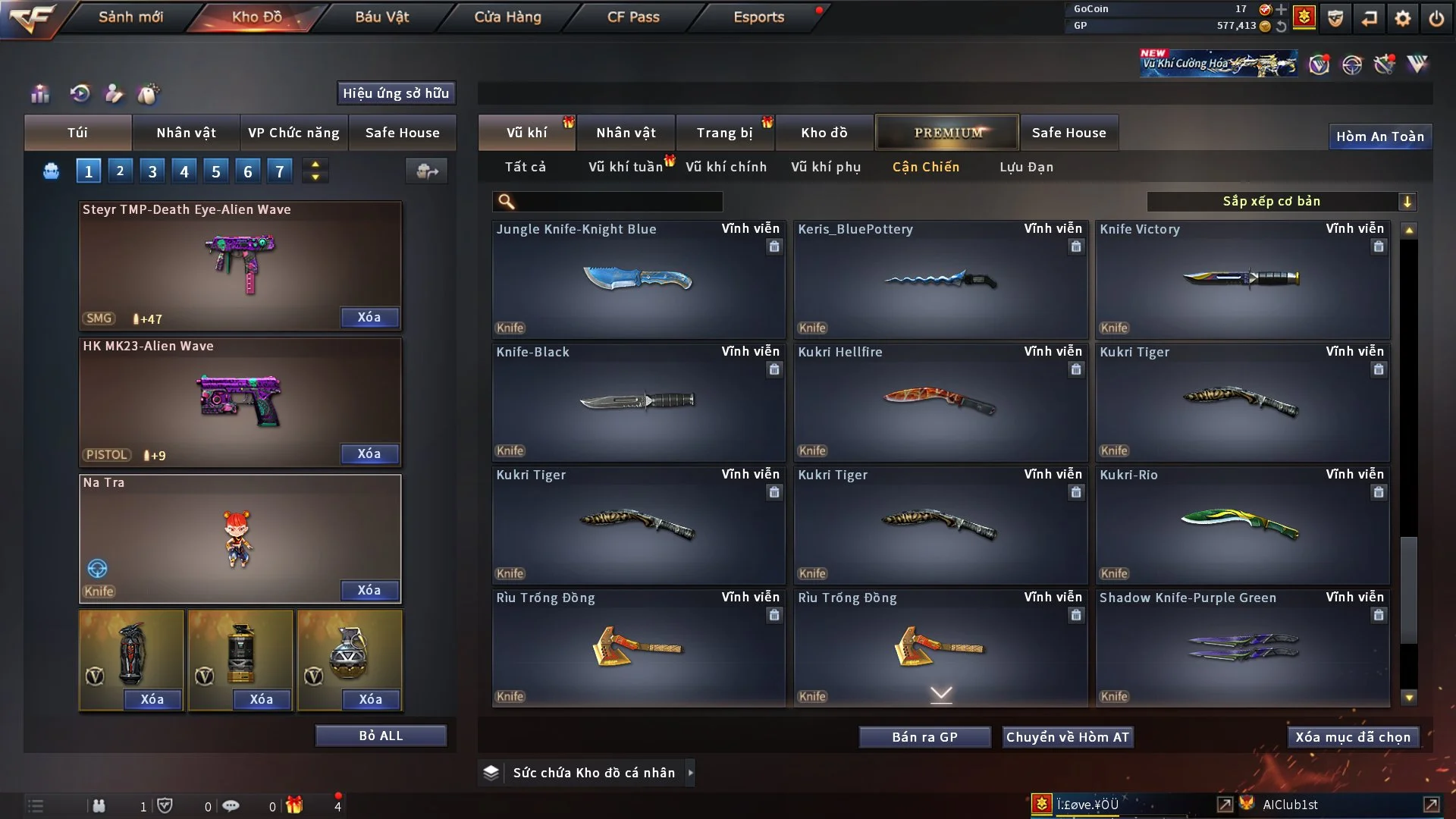Viewport: 1456px width, 819px height.
Task: Pick the Kukri Hellfire knife
Action: (940, 403)
